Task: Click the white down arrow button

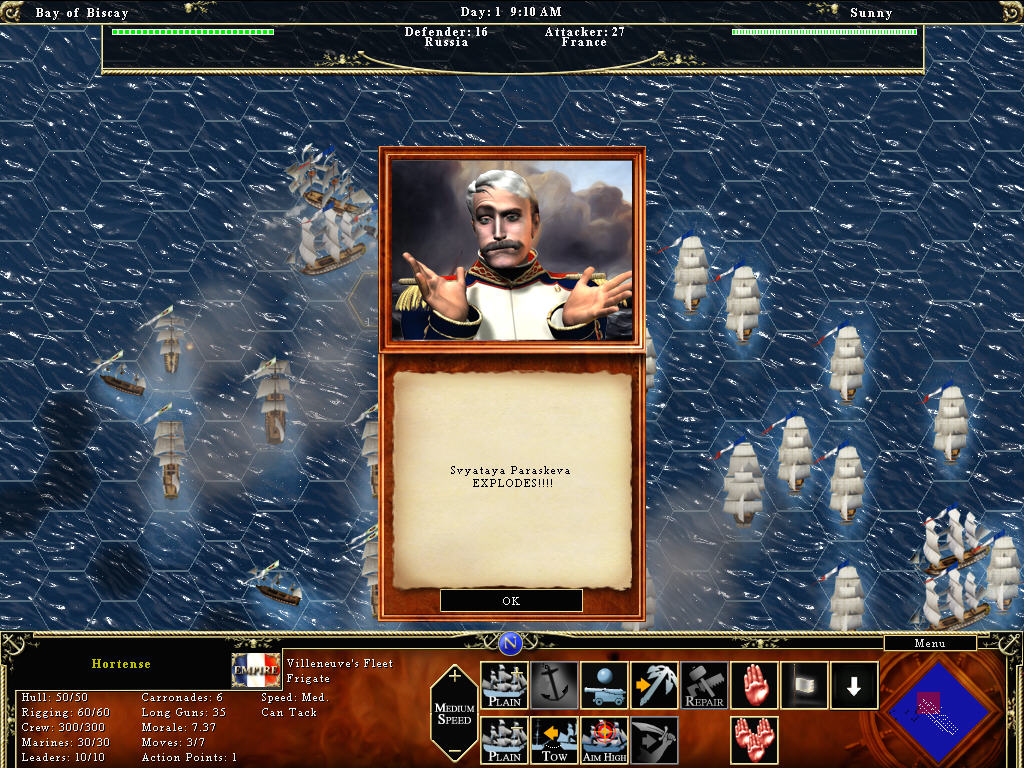Action: coord(855,685)
